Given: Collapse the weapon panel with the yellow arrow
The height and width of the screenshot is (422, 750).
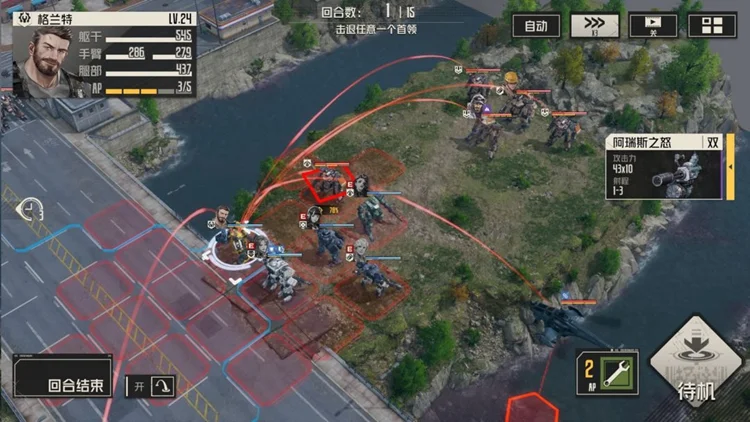Looking at the screenshot, I should (x=730, y=165).
